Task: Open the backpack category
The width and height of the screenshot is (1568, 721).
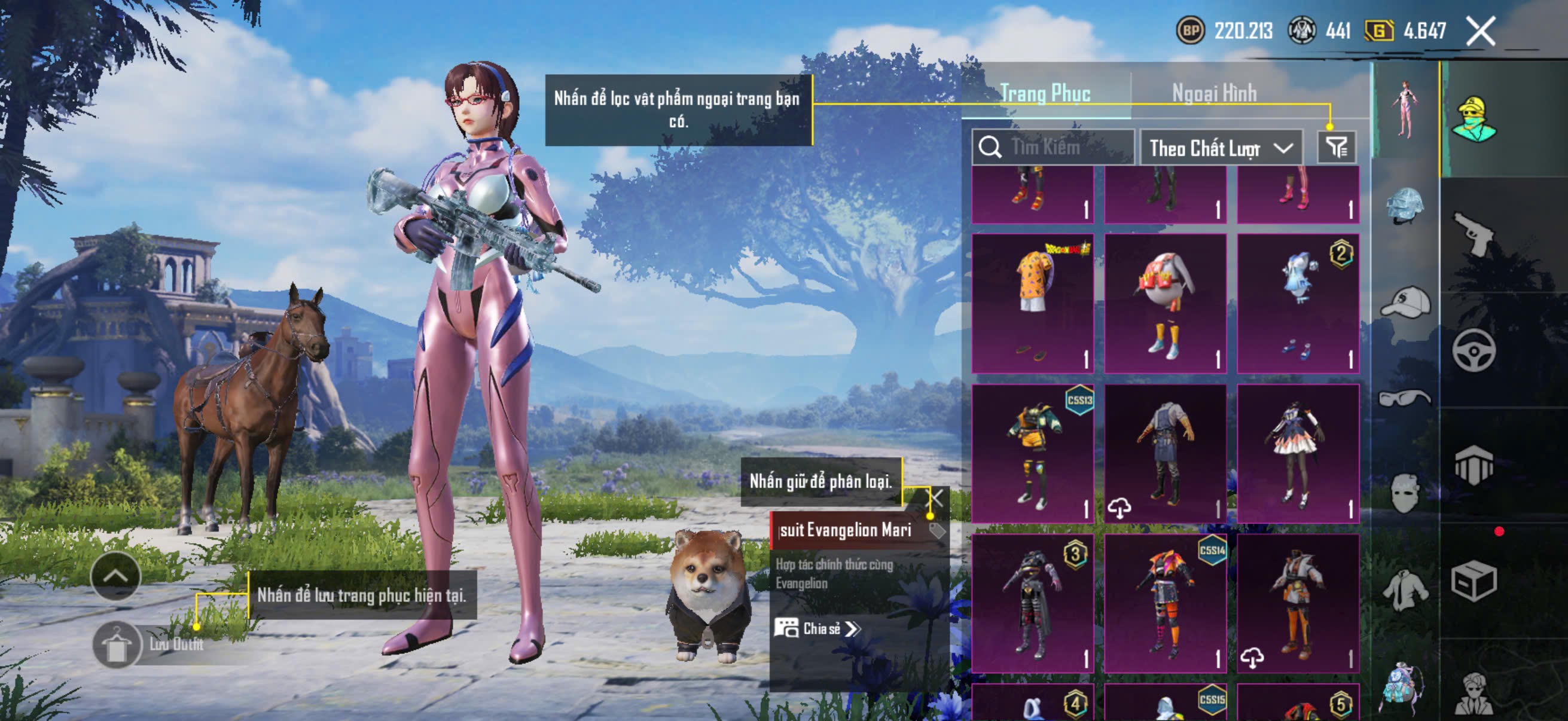Action: point(1405,686)
